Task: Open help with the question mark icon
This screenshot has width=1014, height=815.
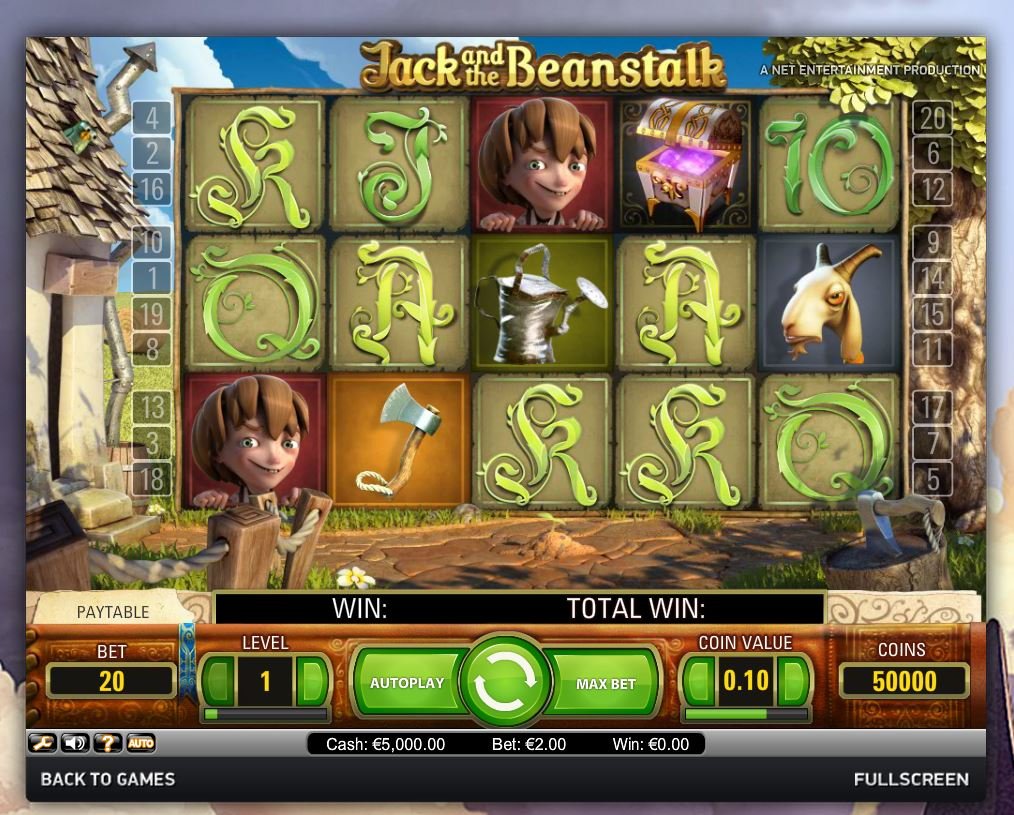Action: click(107, 743)
